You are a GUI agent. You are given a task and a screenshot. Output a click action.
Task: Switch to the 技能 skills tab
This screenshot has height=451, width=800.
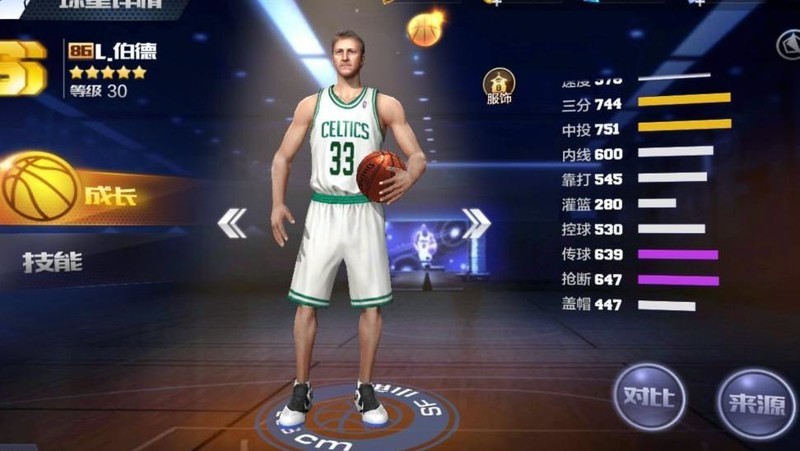[x=53, y=262]
